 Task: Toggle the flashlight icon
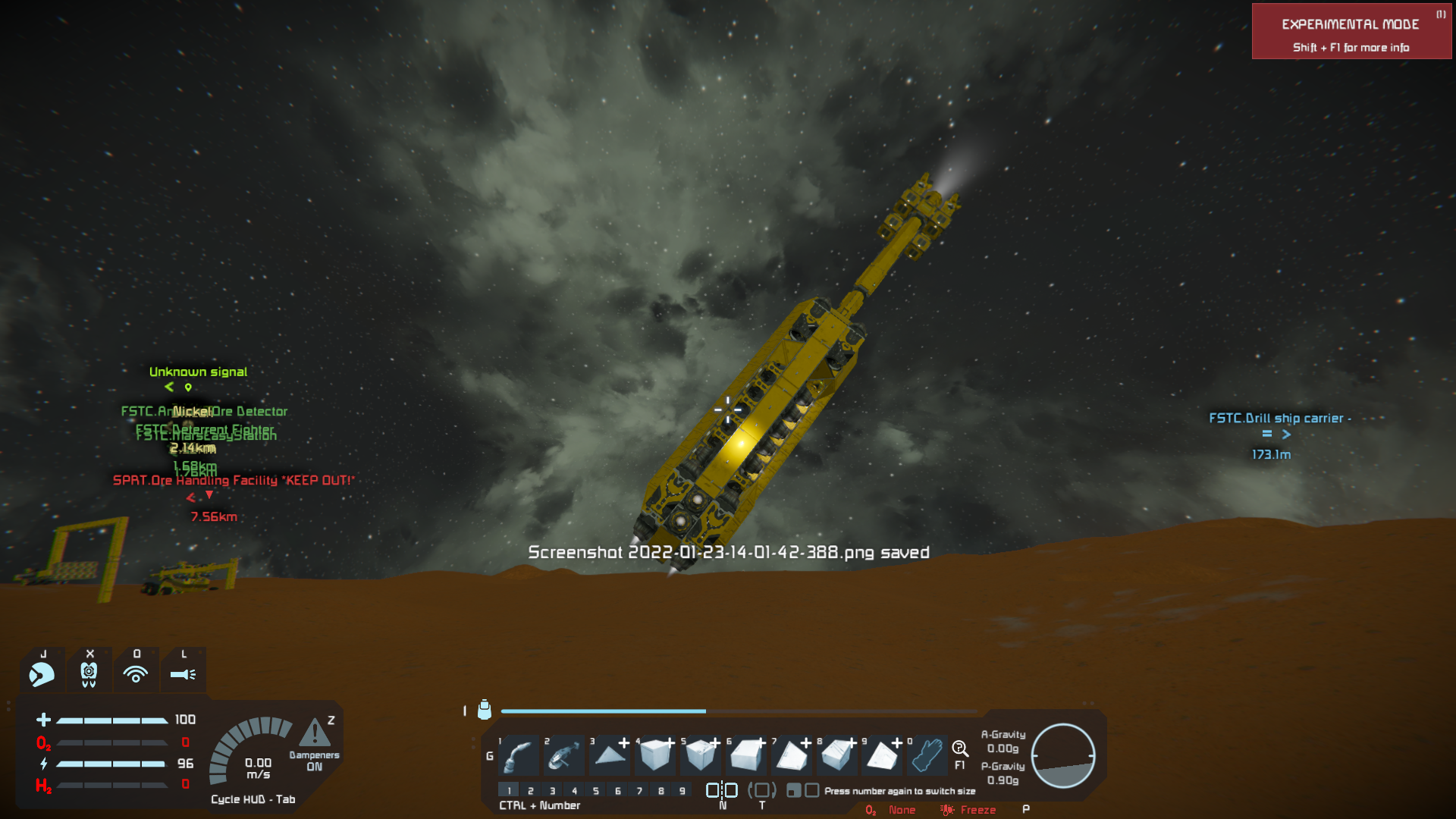(183, 673)
